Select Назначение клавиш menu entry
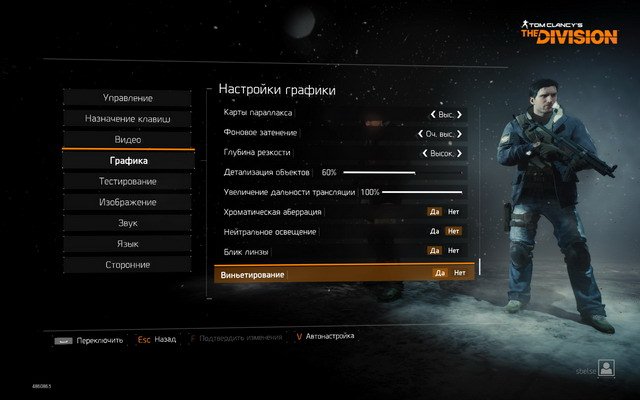Viewport: 640px width, 400px height. pyautogui.click(x=127, y=119)
